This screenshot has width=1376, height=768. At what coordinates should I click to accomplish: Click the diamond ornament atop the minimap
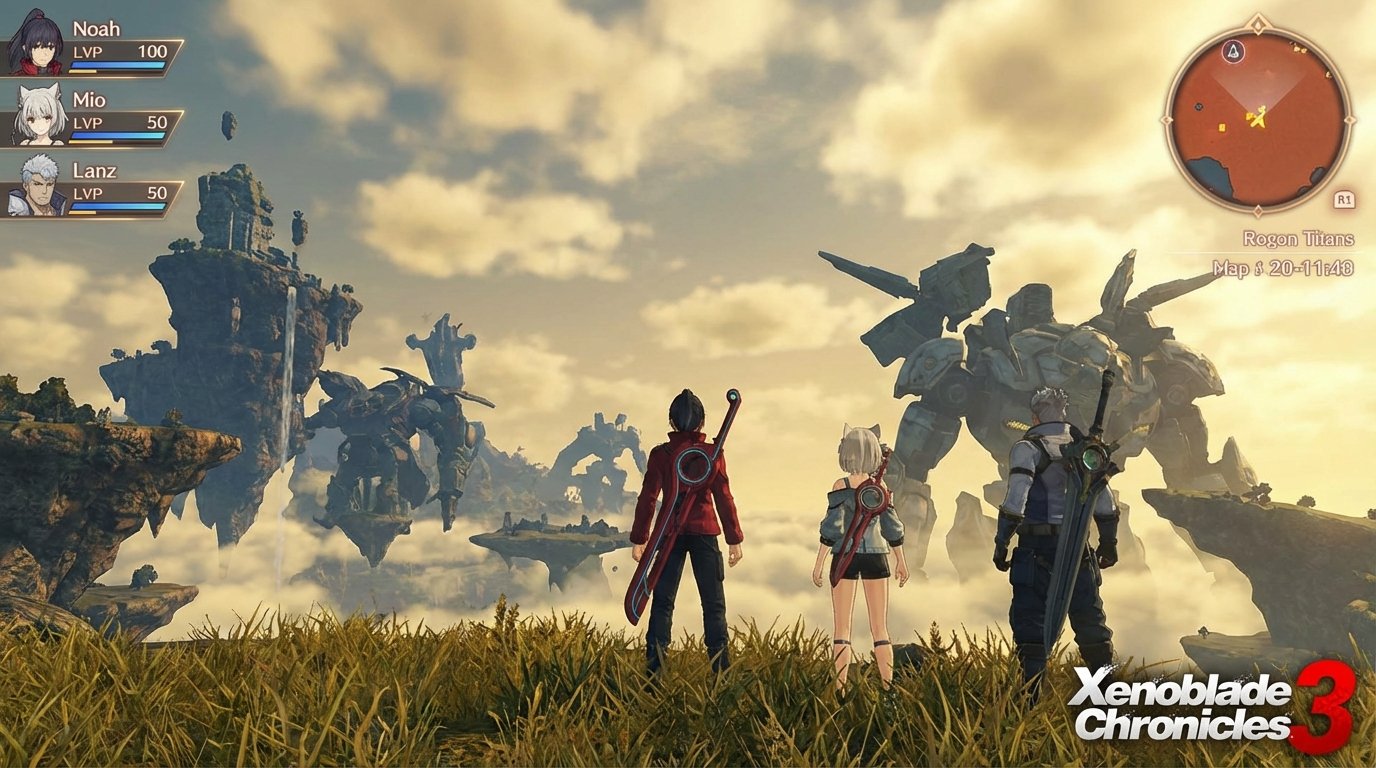[1257, 21]
